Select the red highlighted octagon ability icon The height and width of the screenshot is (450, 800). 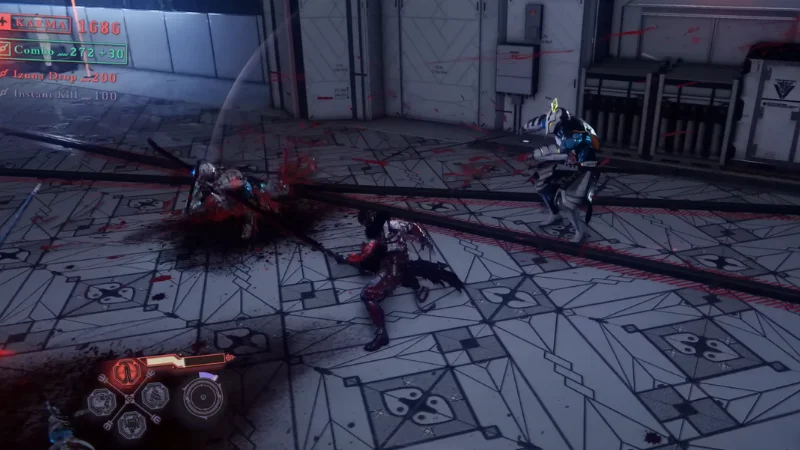click(127, 373)
